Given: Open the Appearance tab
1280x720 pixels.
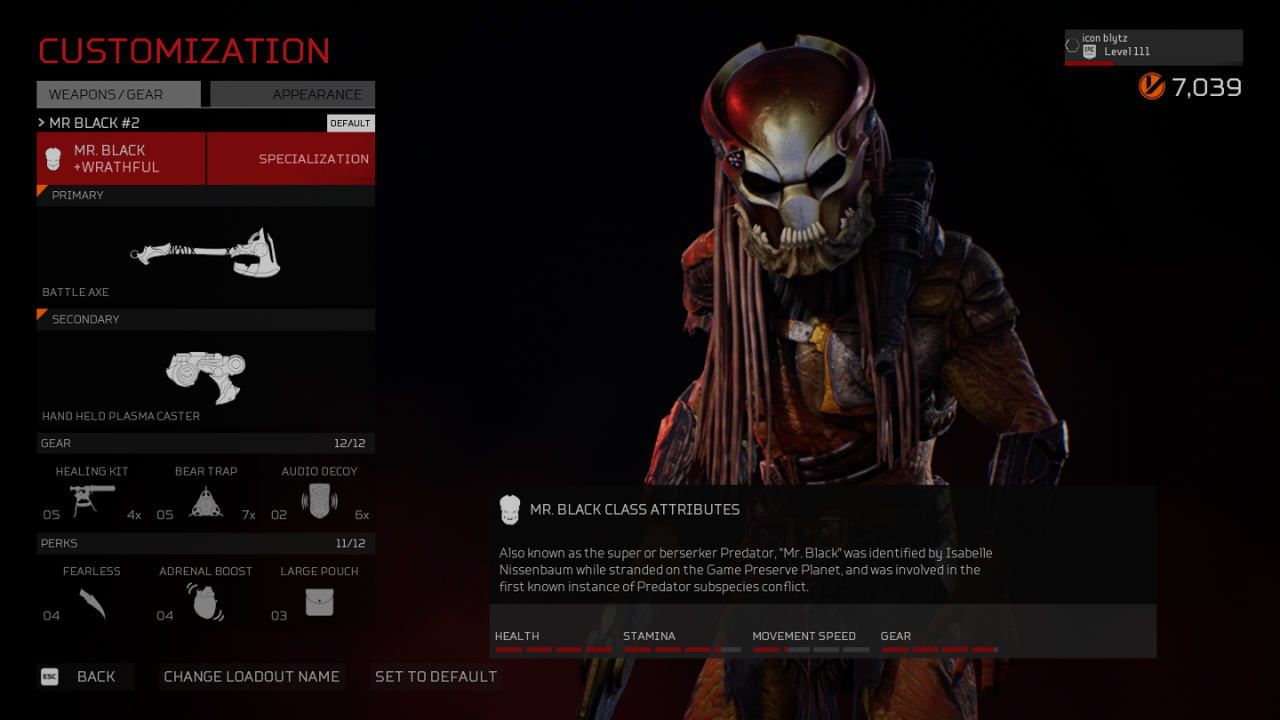Looking at the screenshot, I should click(x=292, y=94).
